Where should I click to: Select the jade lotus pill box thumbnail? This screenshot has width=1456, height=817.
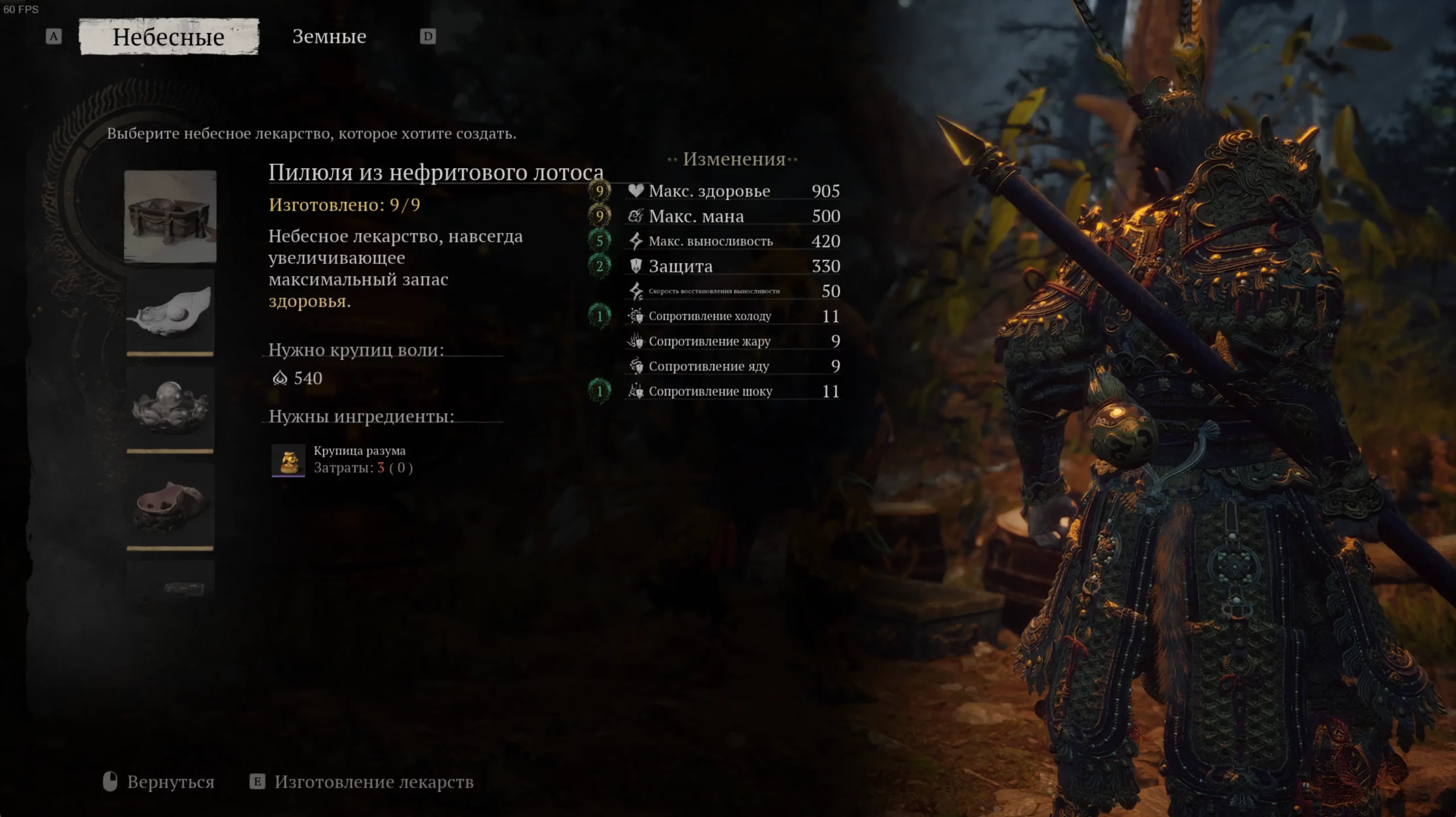pyautogui.click(x=170, y=216)
